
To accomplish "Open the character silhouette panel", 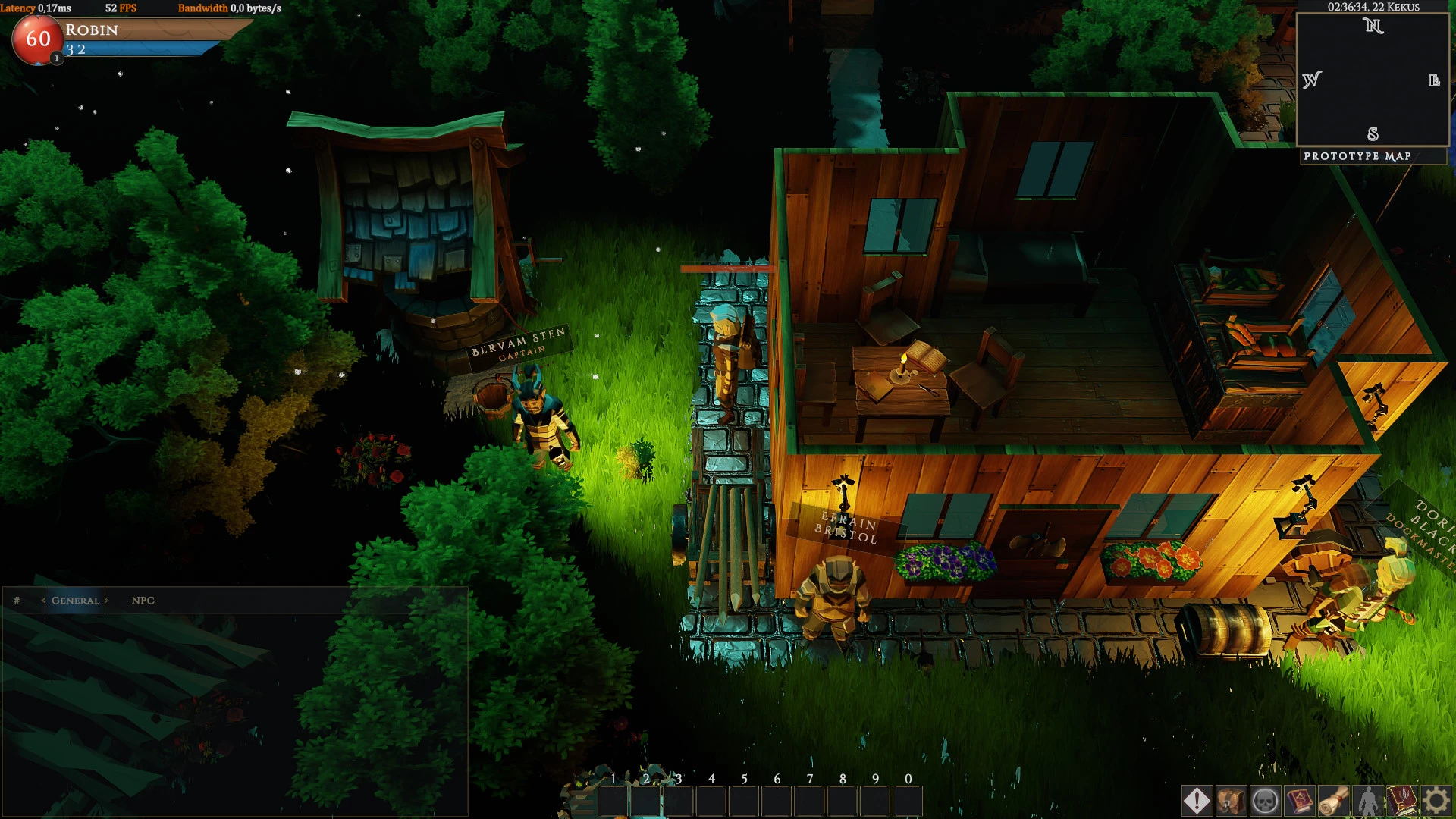I will pyautogui.click(x=1367, y=801).
